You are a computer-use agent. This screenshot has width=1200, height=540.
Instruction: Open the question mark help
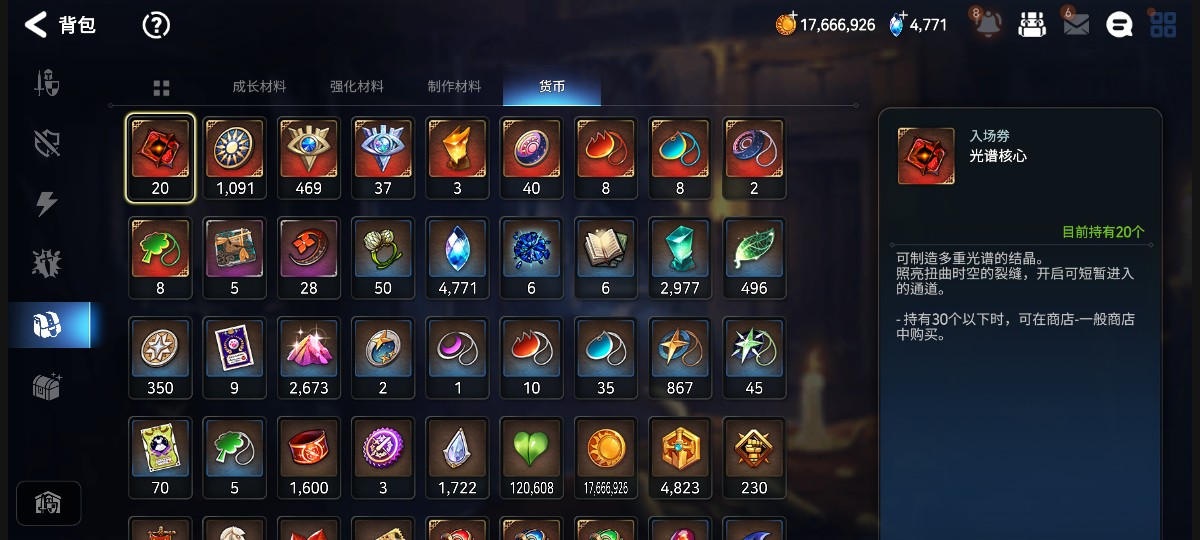pyautogui.click(x=156, y=25)
